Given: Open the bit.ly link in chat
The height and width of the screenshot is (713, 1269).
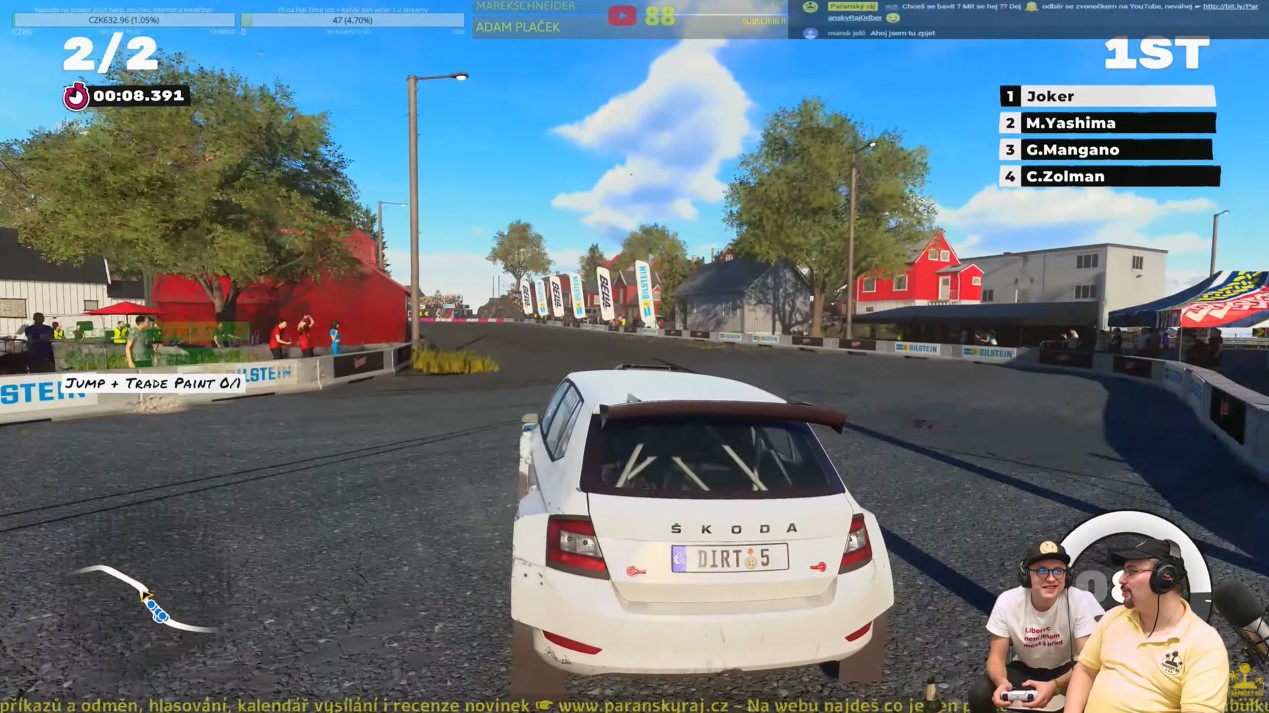Looking at the screenshot, I should point(1230,6).
